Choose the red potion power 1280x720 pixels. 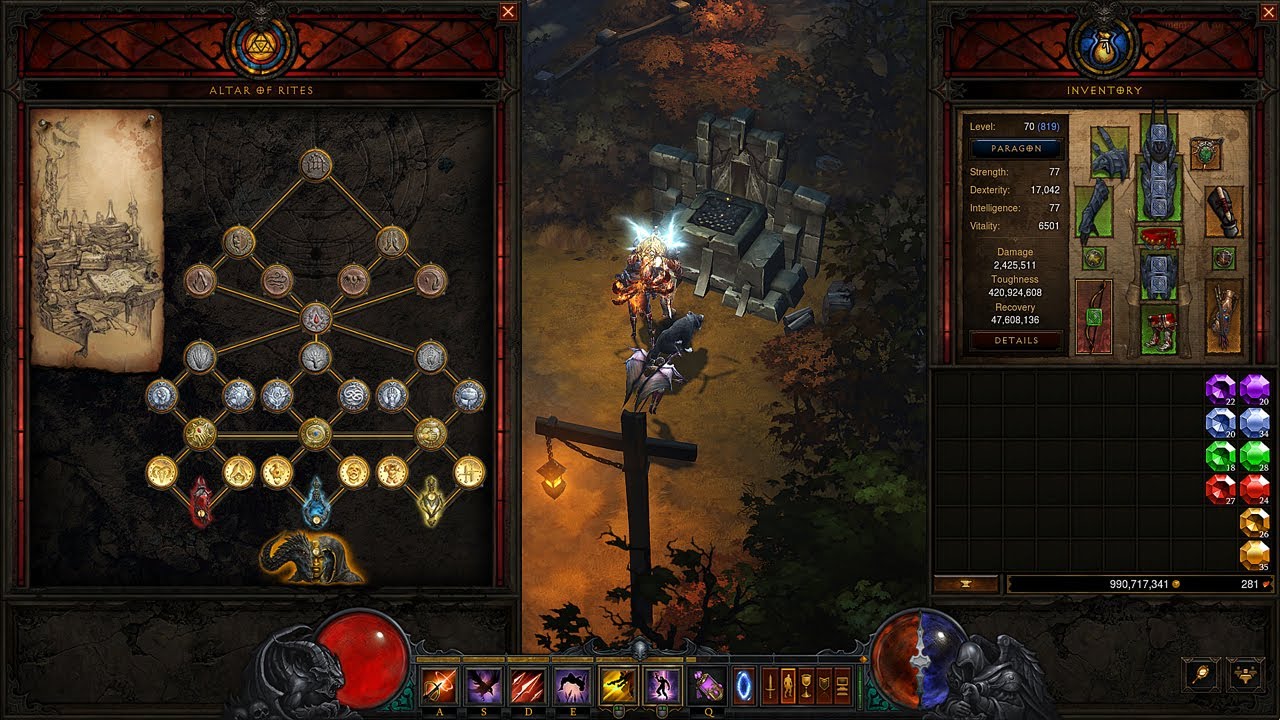coord(201,502)
